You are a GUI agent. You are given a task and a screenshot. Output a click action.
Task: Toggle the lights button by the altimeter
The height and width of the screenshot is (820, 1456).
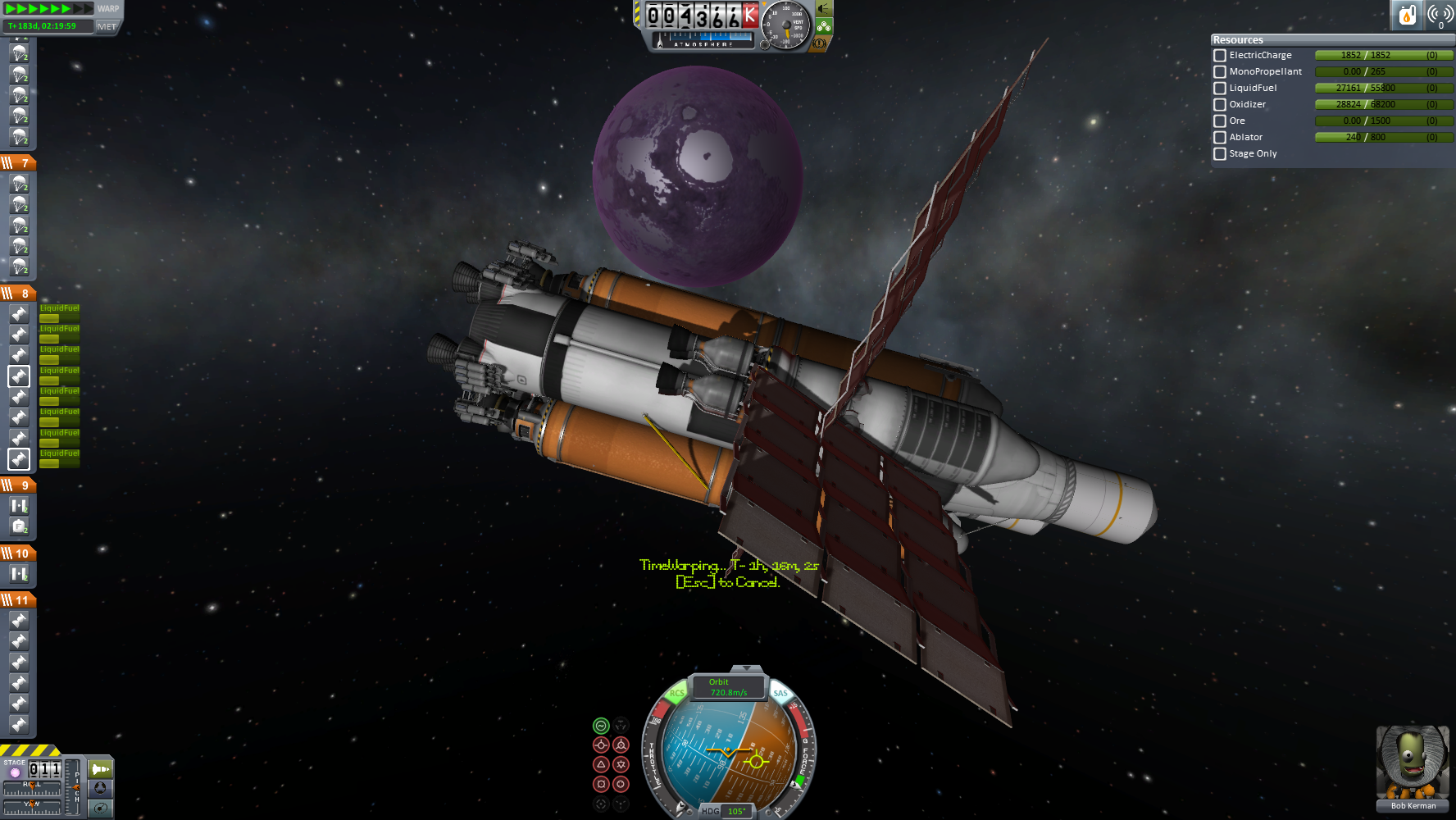(824, 9)
